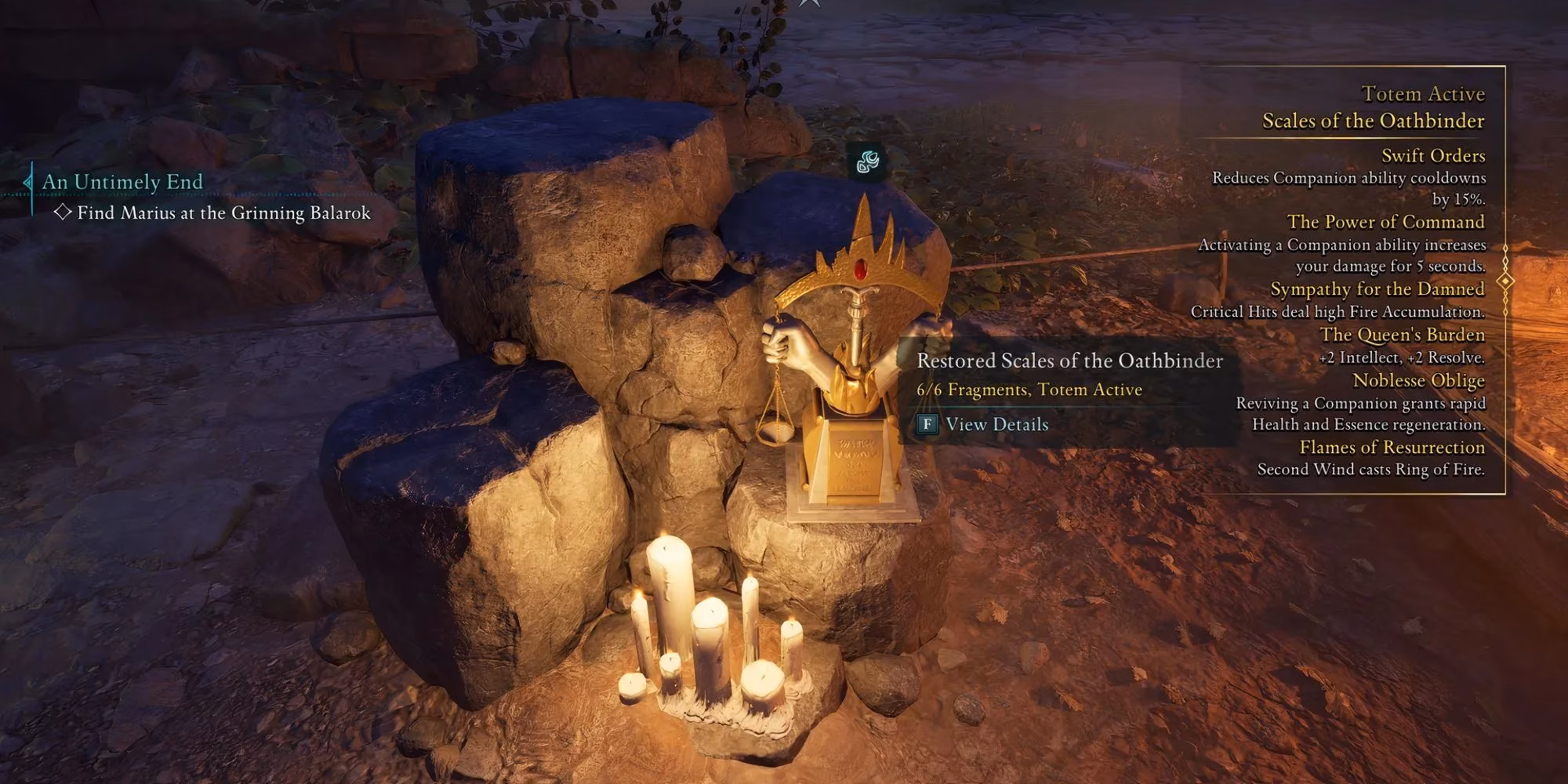Screen dimensions: 1568x784
Task: Click Find Marius at the Grinning Balarok objective
Action: [x=223, y=212]
